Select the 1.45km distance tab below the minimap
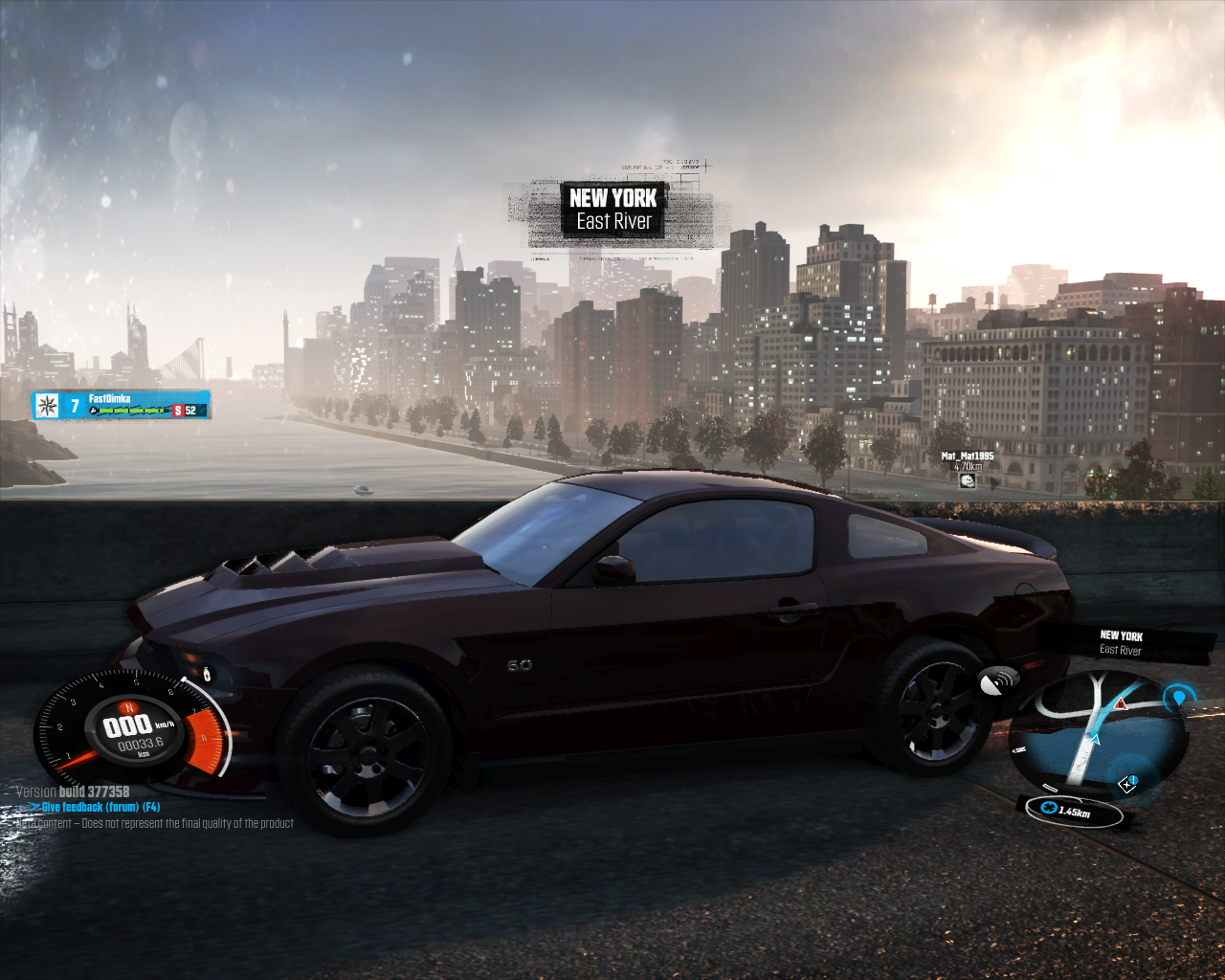 1074,811
